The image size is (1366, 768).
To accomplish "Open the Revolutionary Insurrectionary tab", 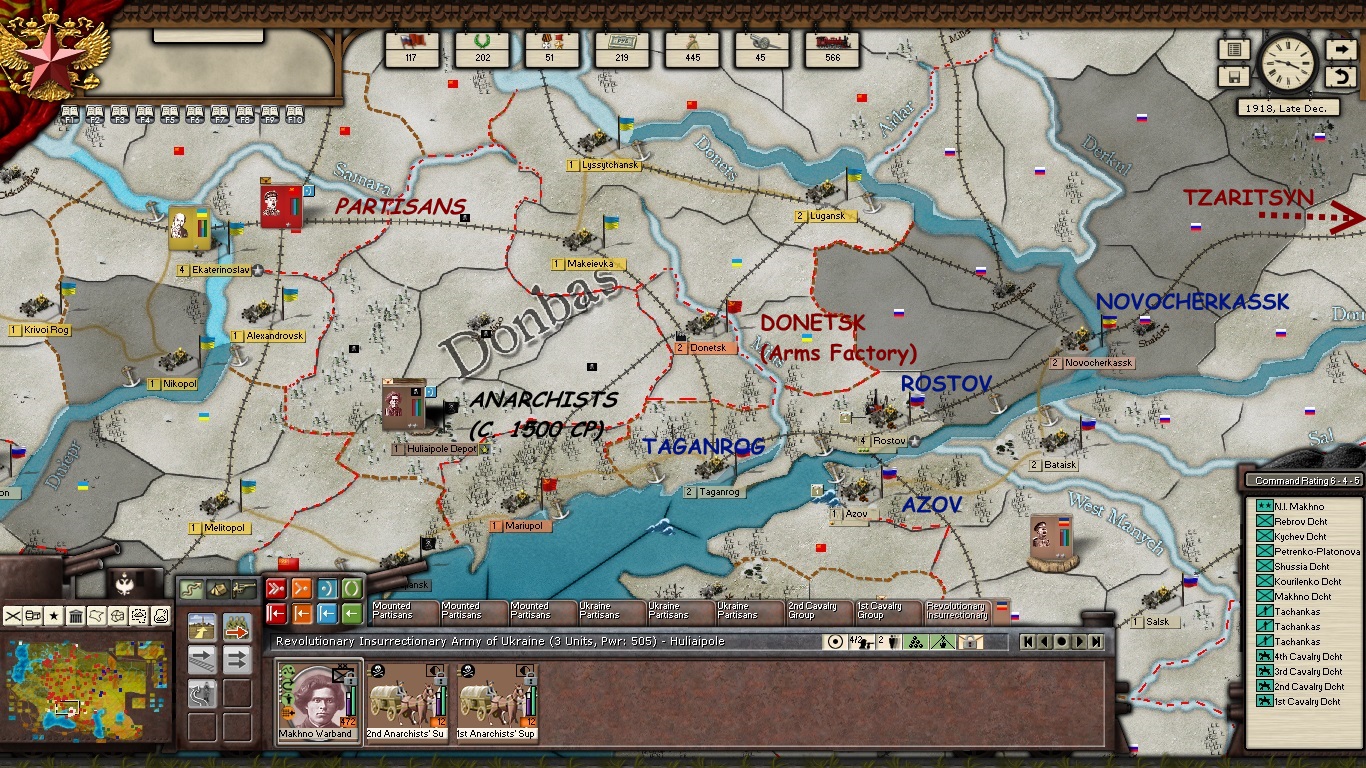I will (956, 610).
